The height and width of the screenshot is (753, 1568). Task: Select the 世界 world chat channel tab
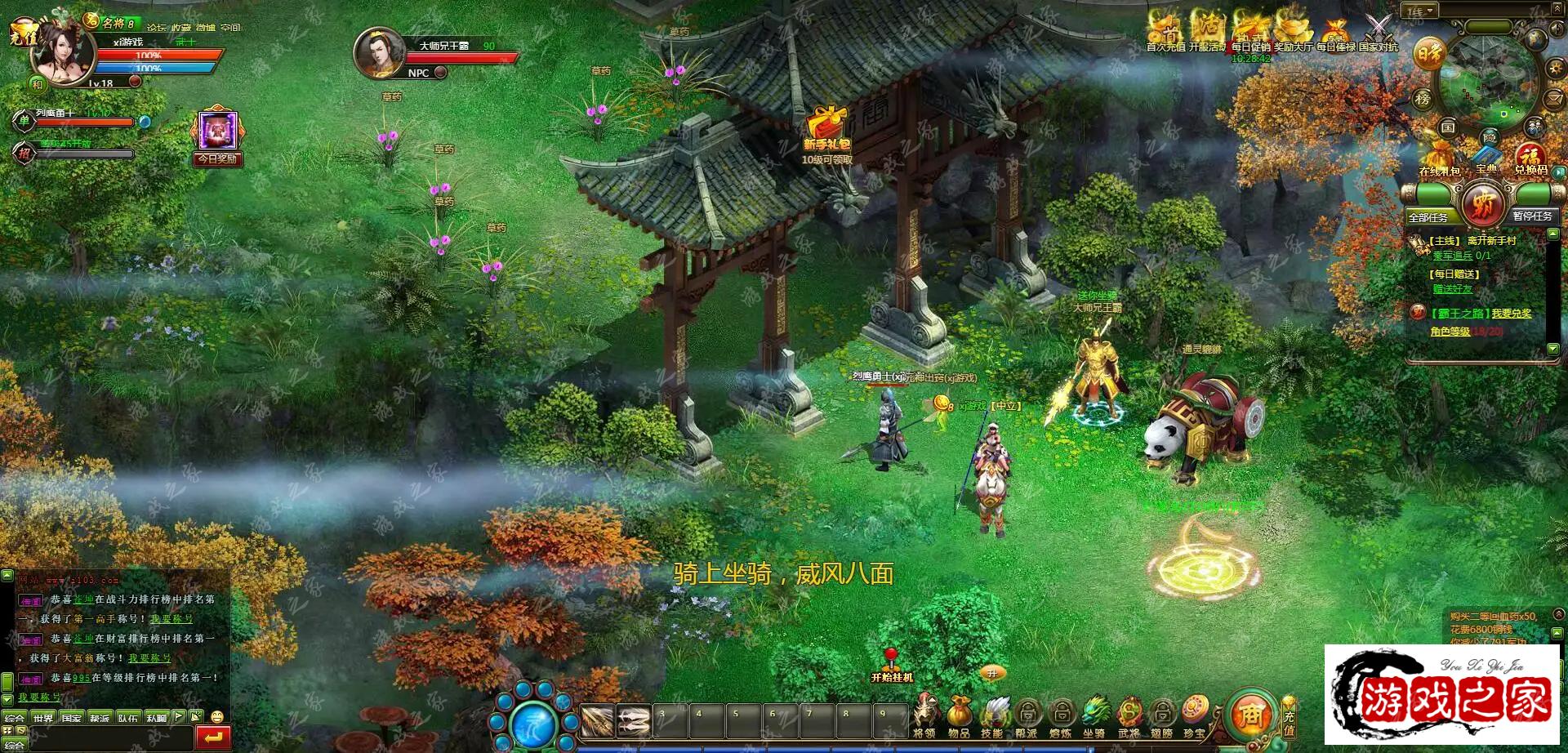click(43, 719)
